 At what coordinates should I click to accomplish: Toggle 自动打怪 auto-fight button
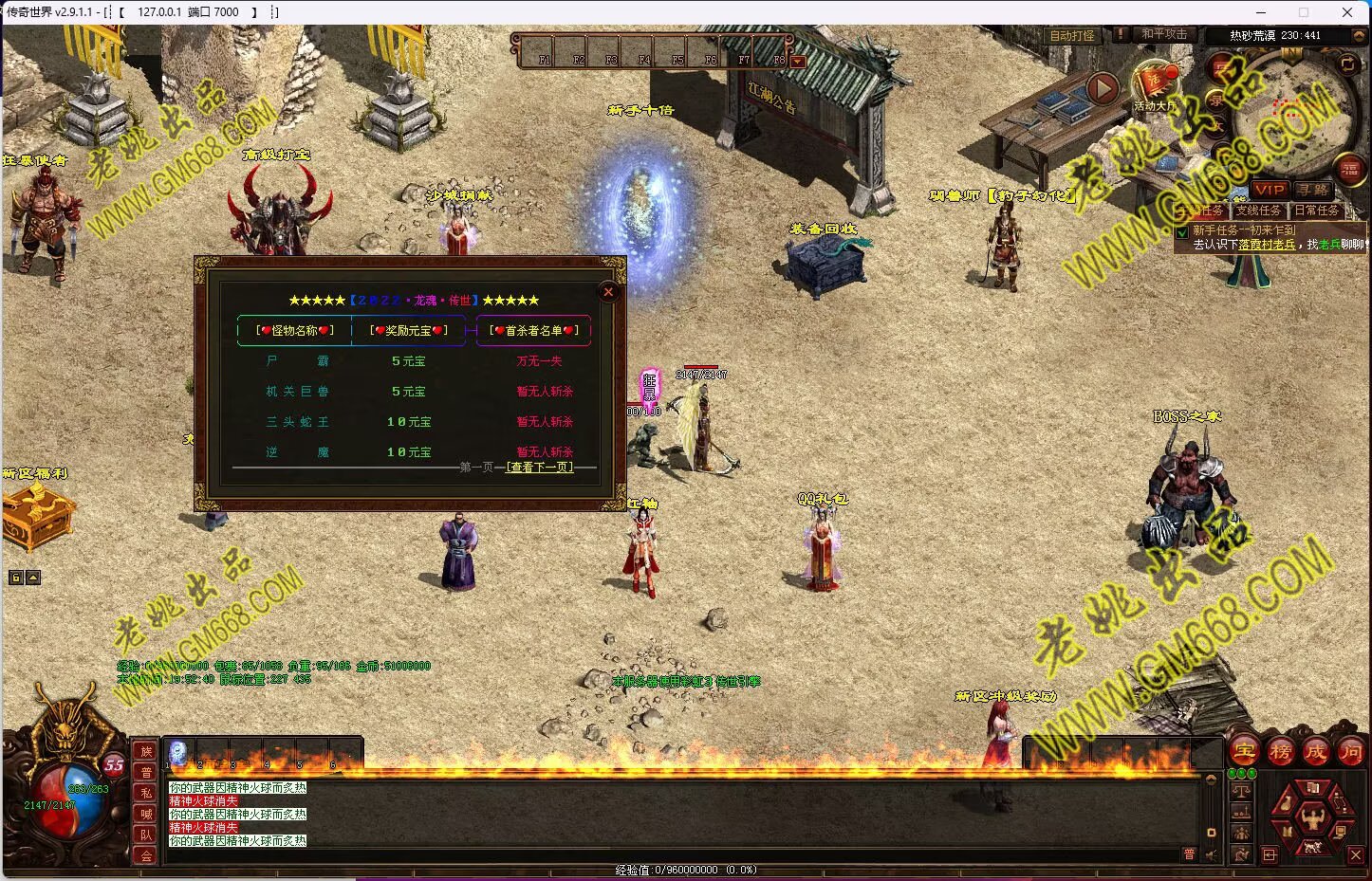pyautogui.click(x=1072, y=35)
